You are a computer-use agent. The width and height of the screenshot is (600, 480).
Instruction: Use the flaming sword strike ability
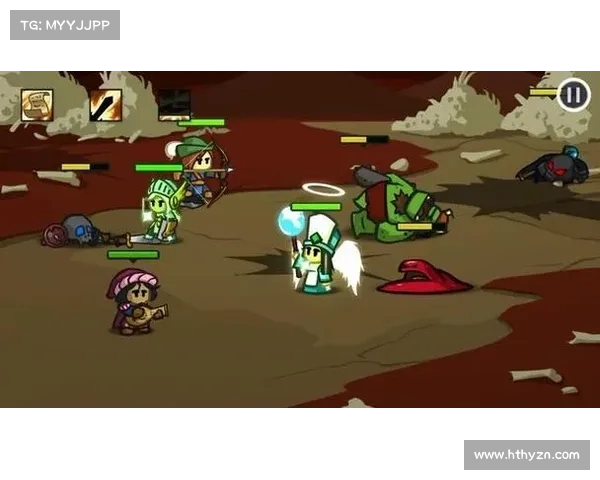pos(105,104)
